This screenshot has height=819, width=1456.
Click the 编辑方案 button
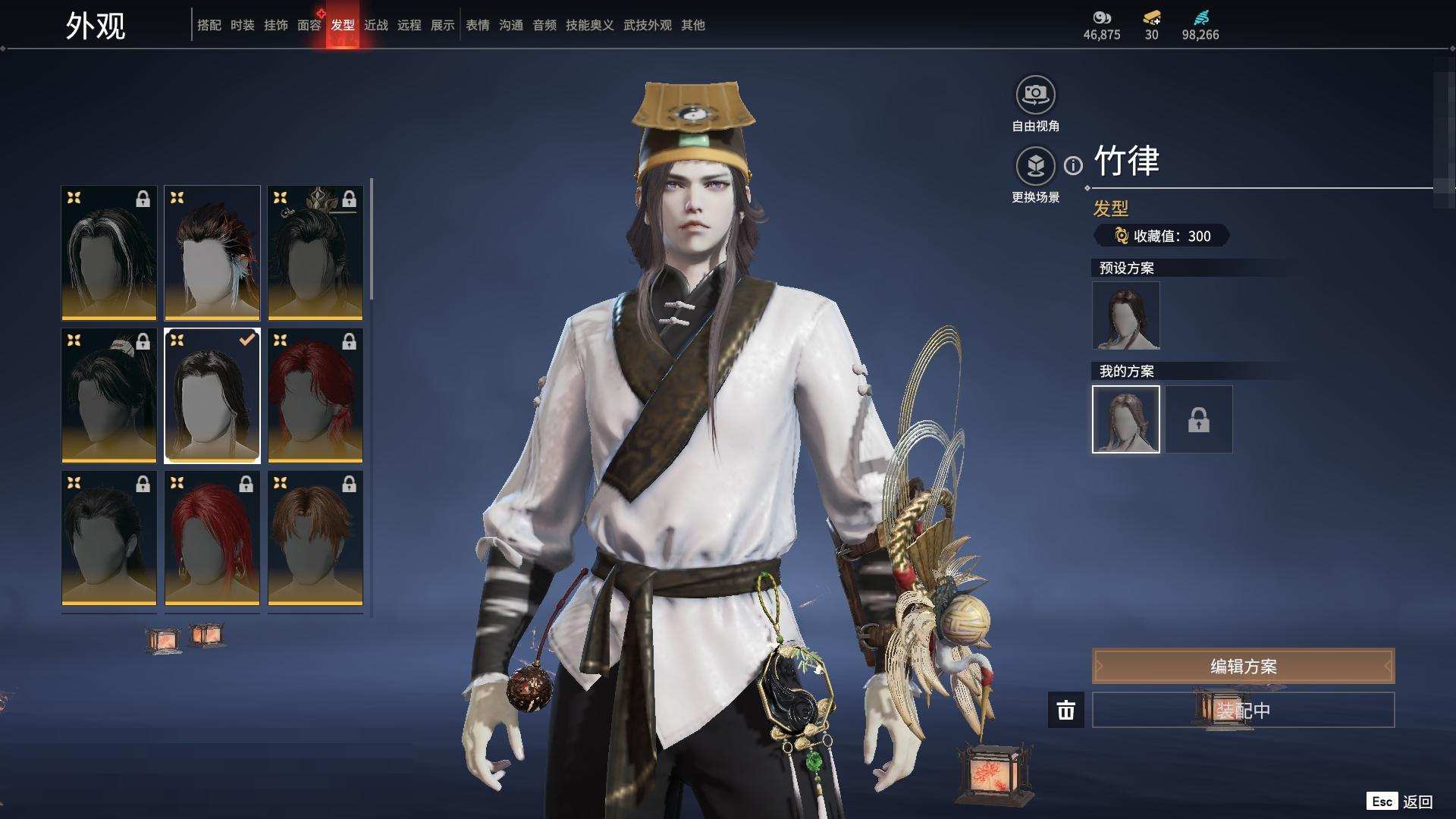[1243, 666]
